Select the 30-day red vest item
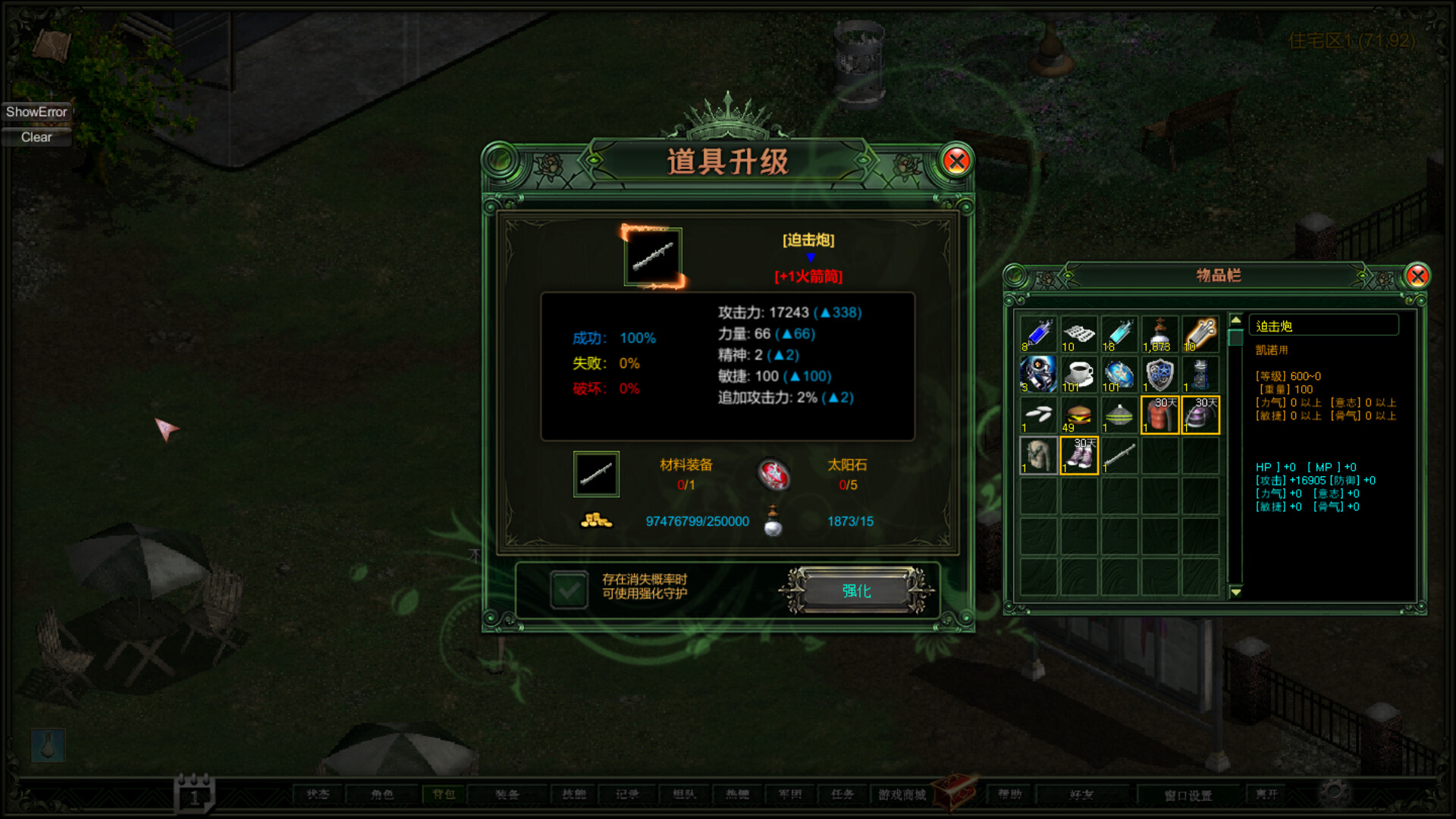This screenshot has width=1456, height=819. [1160, 416]
